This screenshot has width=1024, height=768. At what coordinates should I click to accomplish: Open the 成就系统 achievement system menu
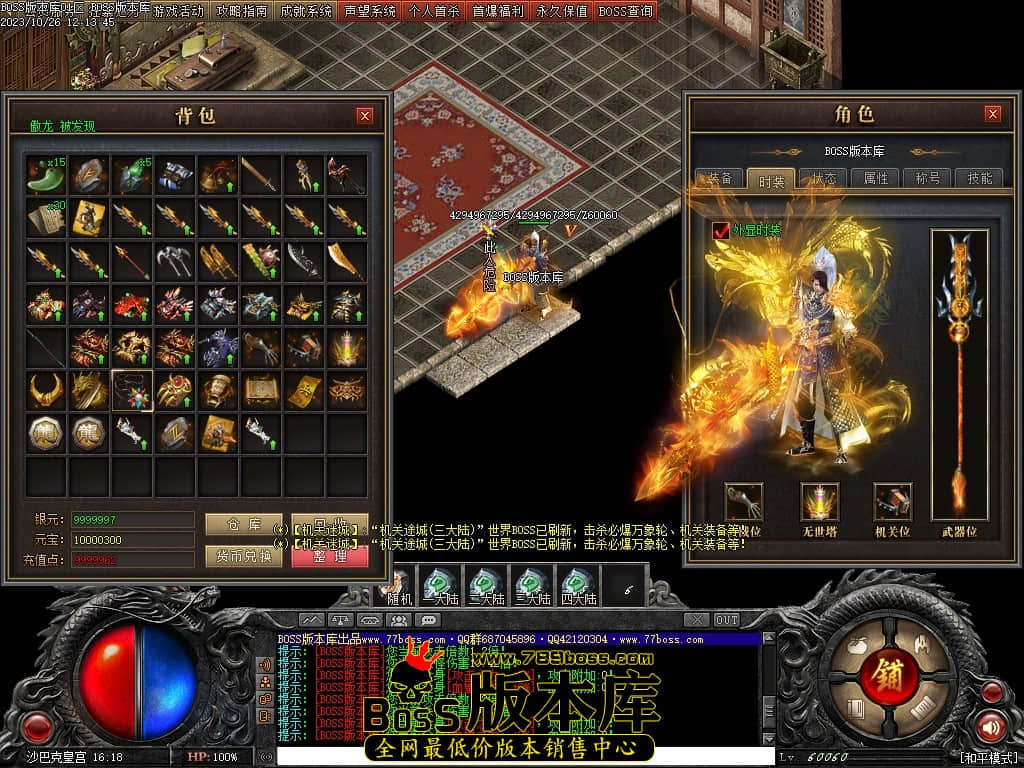[306, 11]
